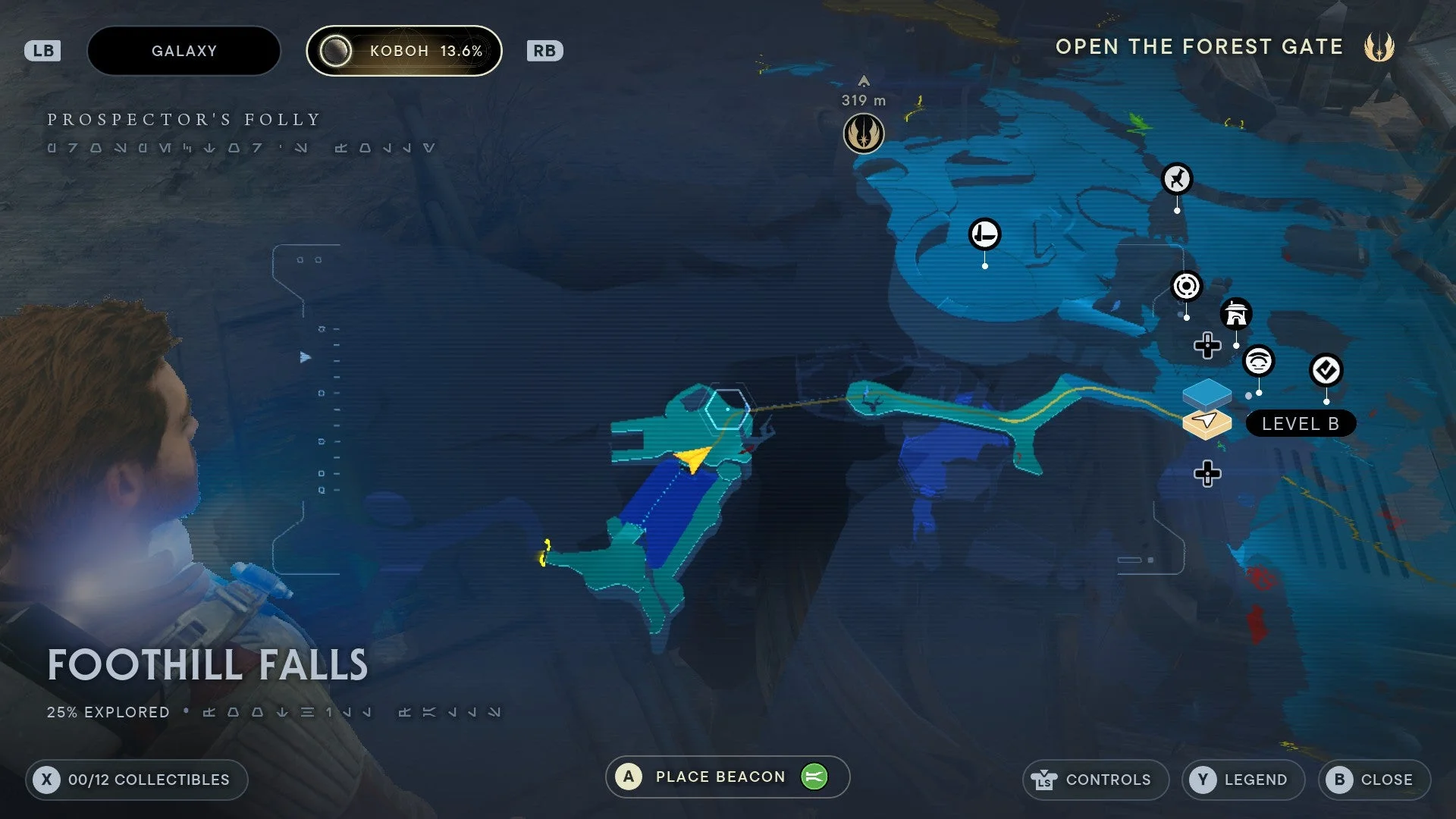Toggle the yellow Level B map layer
Screen dimensions: 1456x819
(1207, 422)
